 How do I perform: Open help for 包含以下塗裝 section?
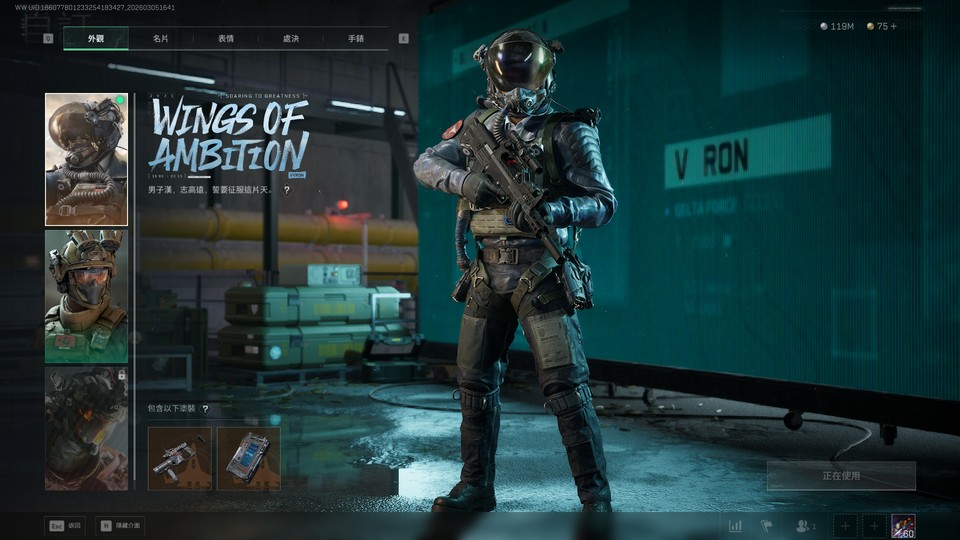205,409
